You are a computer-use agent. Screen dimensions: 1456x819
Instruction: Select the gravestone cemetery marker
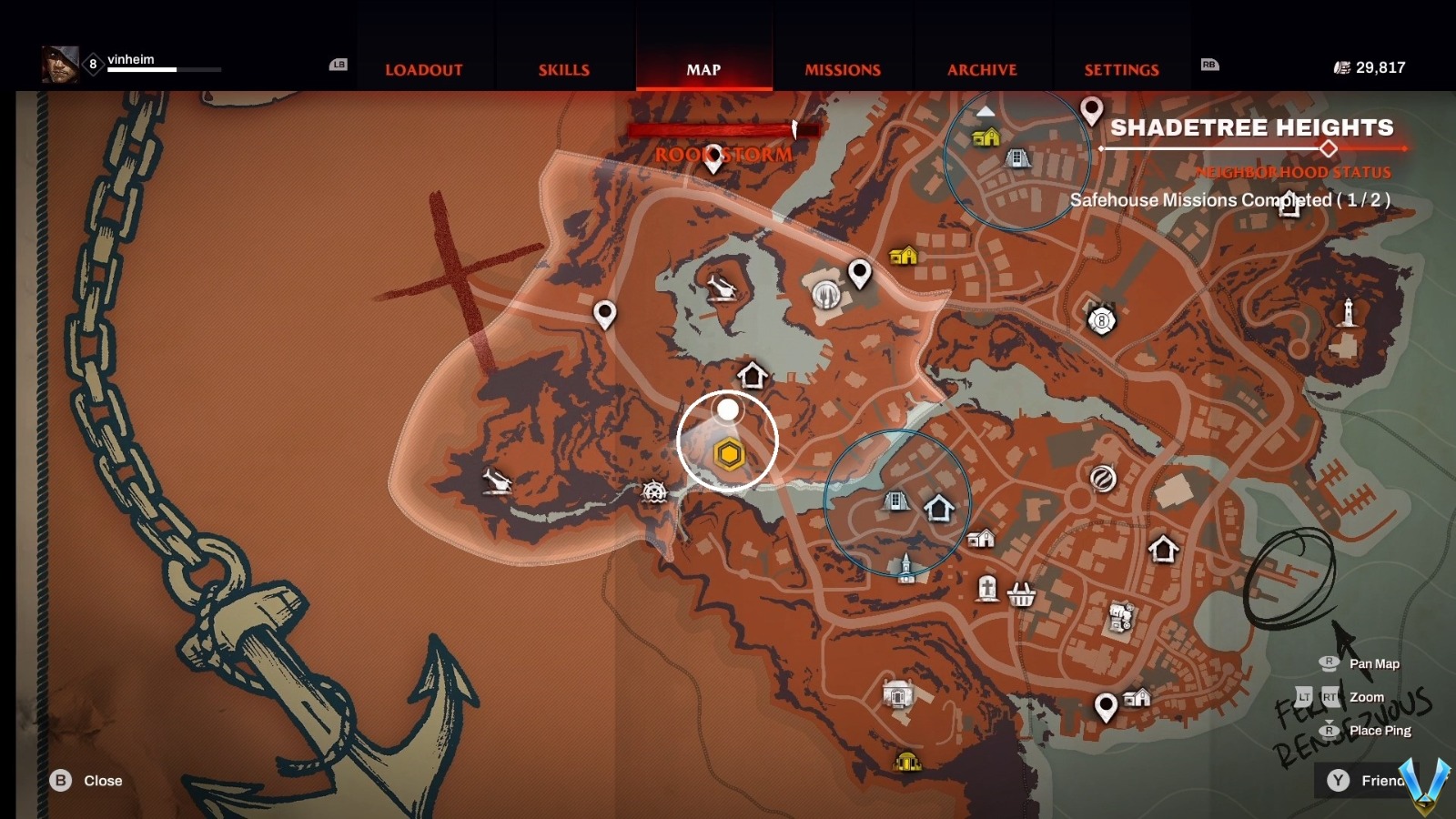coord(987,589)
